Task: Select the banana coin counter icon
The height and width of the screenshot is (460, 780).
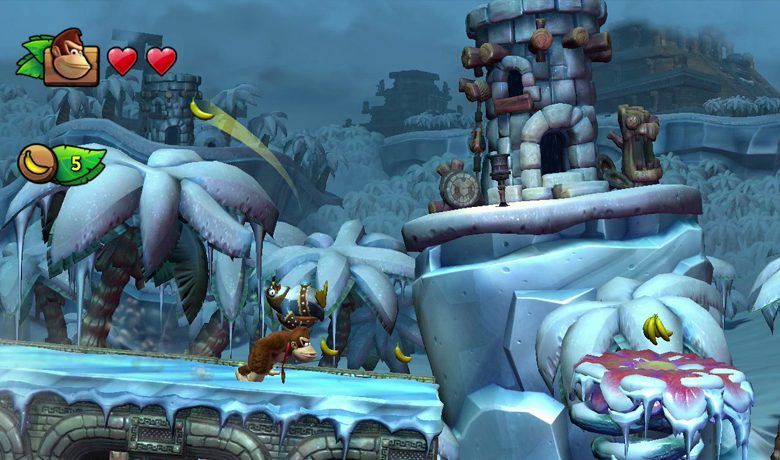Action: 39,163
